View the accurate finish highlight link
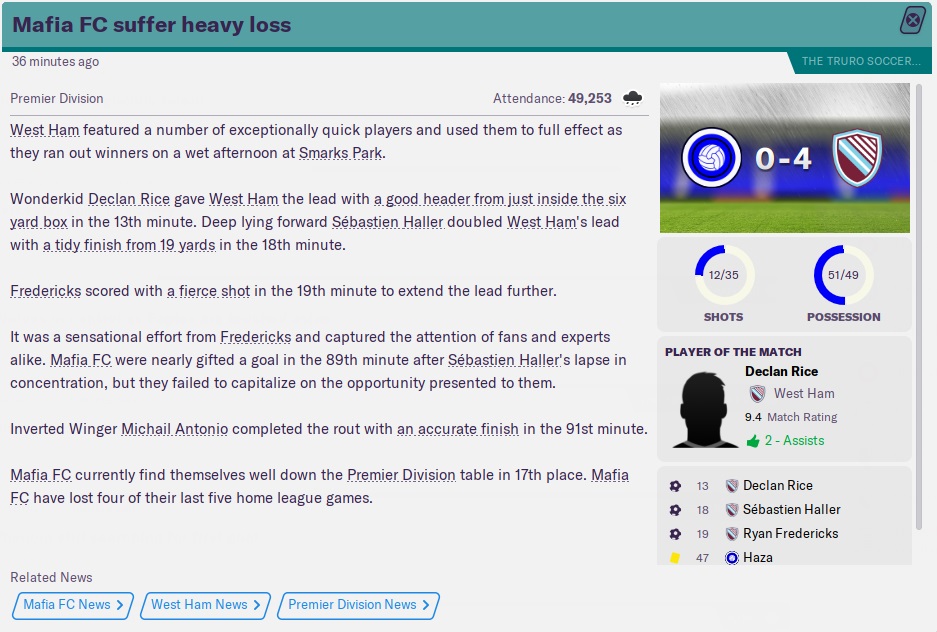 457,429
